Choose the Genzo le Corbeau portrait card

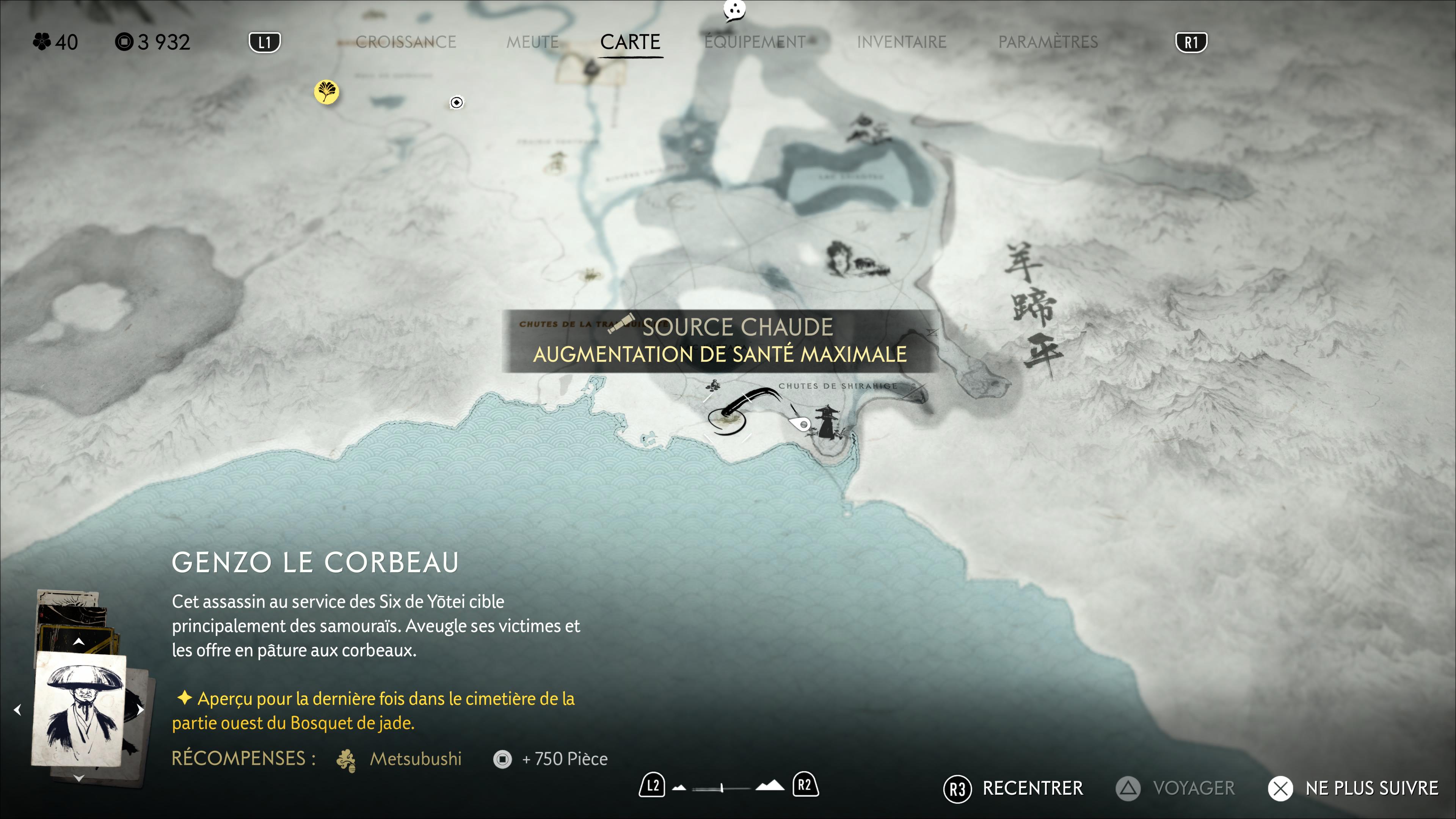click(79, 710)
